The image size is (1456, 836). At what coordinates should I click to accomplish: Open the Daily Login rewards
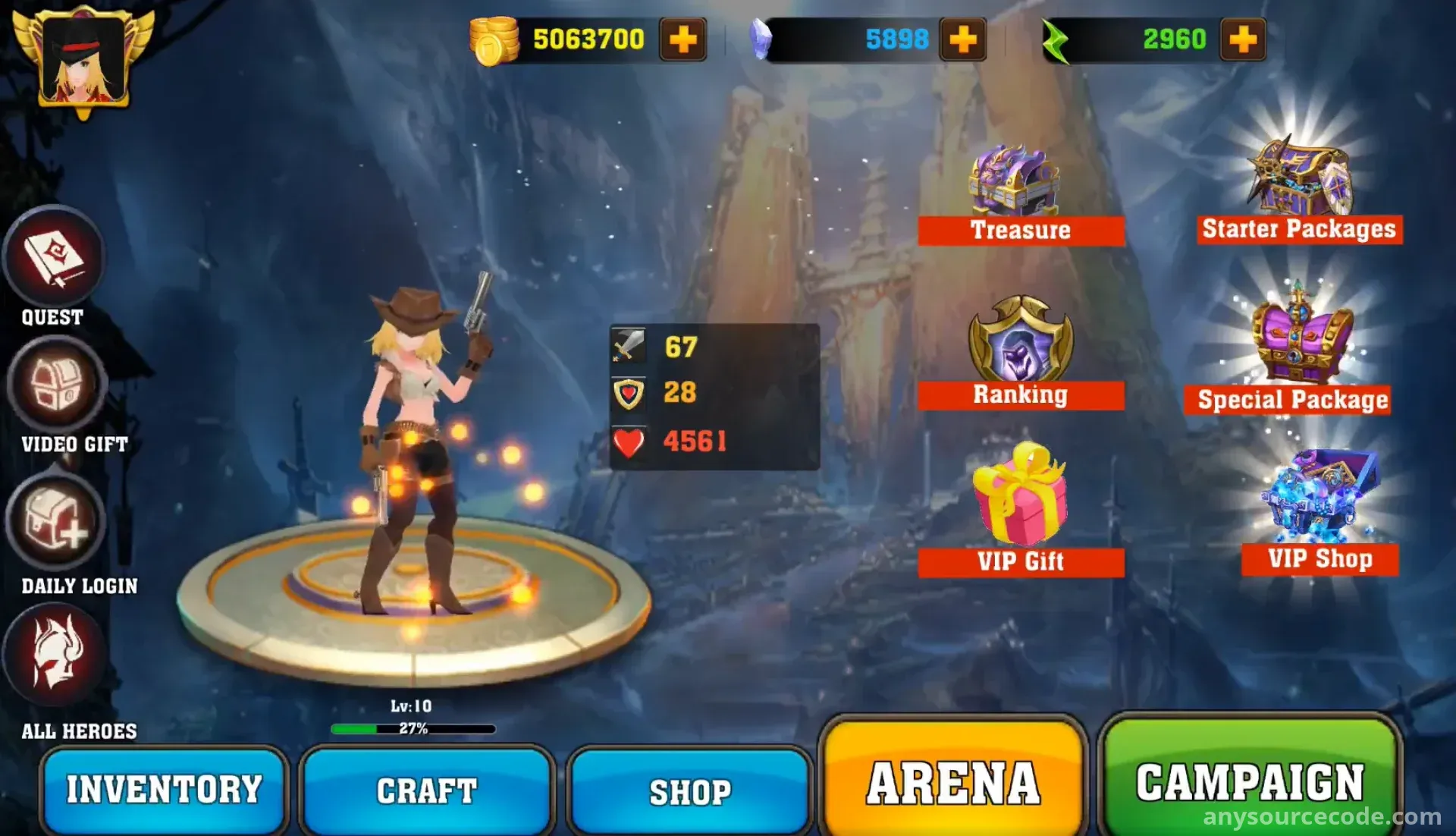point(55,521)
